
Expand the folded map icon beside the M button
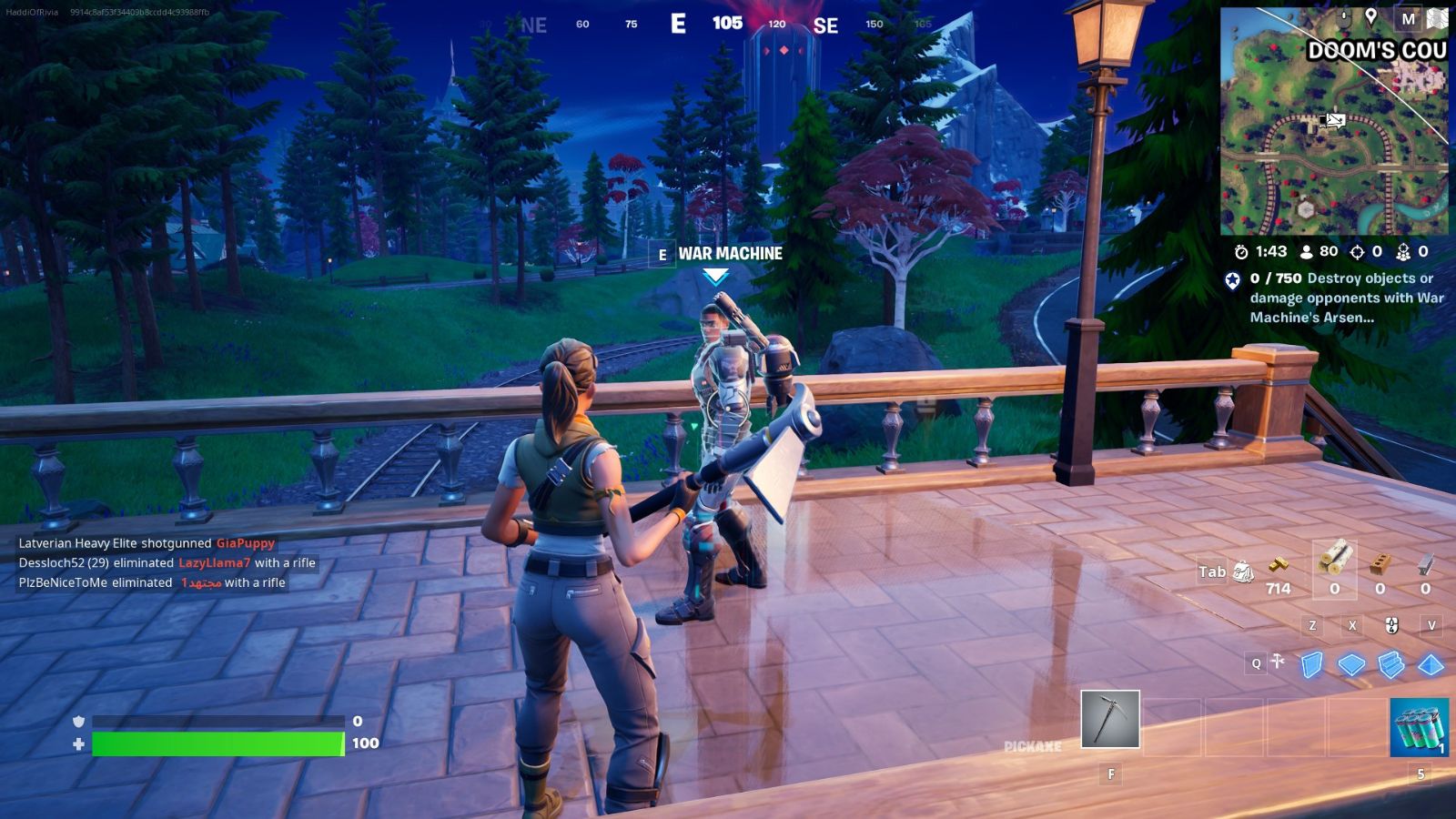coord(1436,19)
